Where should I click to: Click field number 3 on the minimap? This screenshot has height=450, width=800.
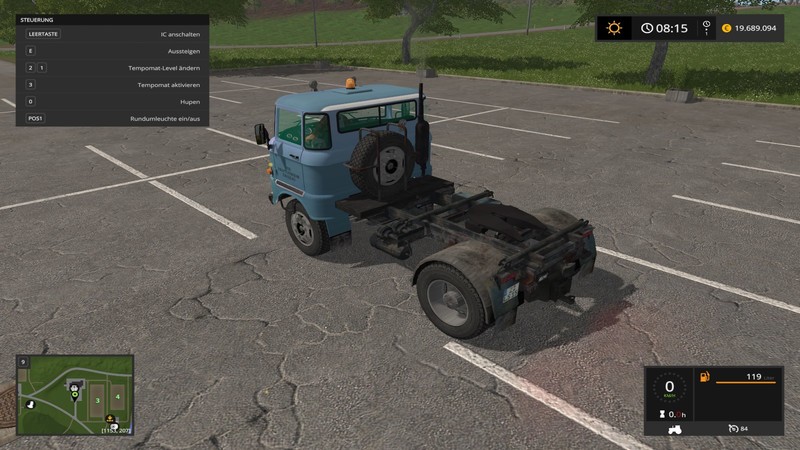(x=97, y=399)
